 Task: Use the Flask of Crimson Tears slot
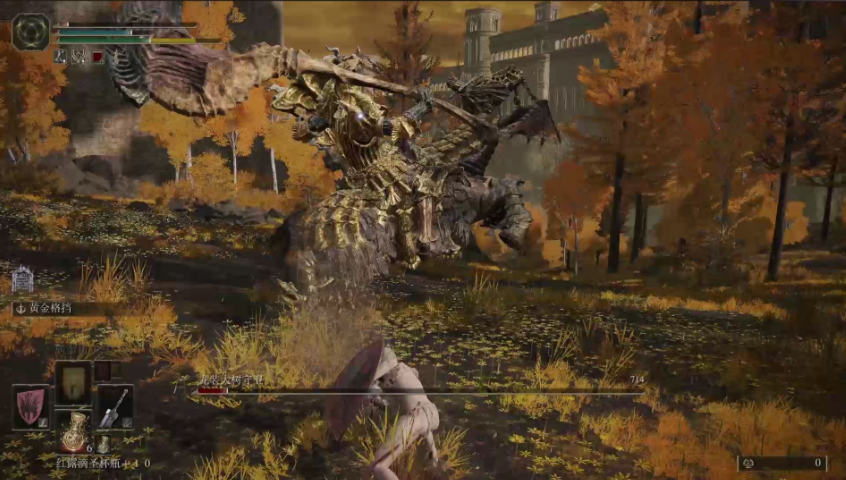click(x=73, y=433)
